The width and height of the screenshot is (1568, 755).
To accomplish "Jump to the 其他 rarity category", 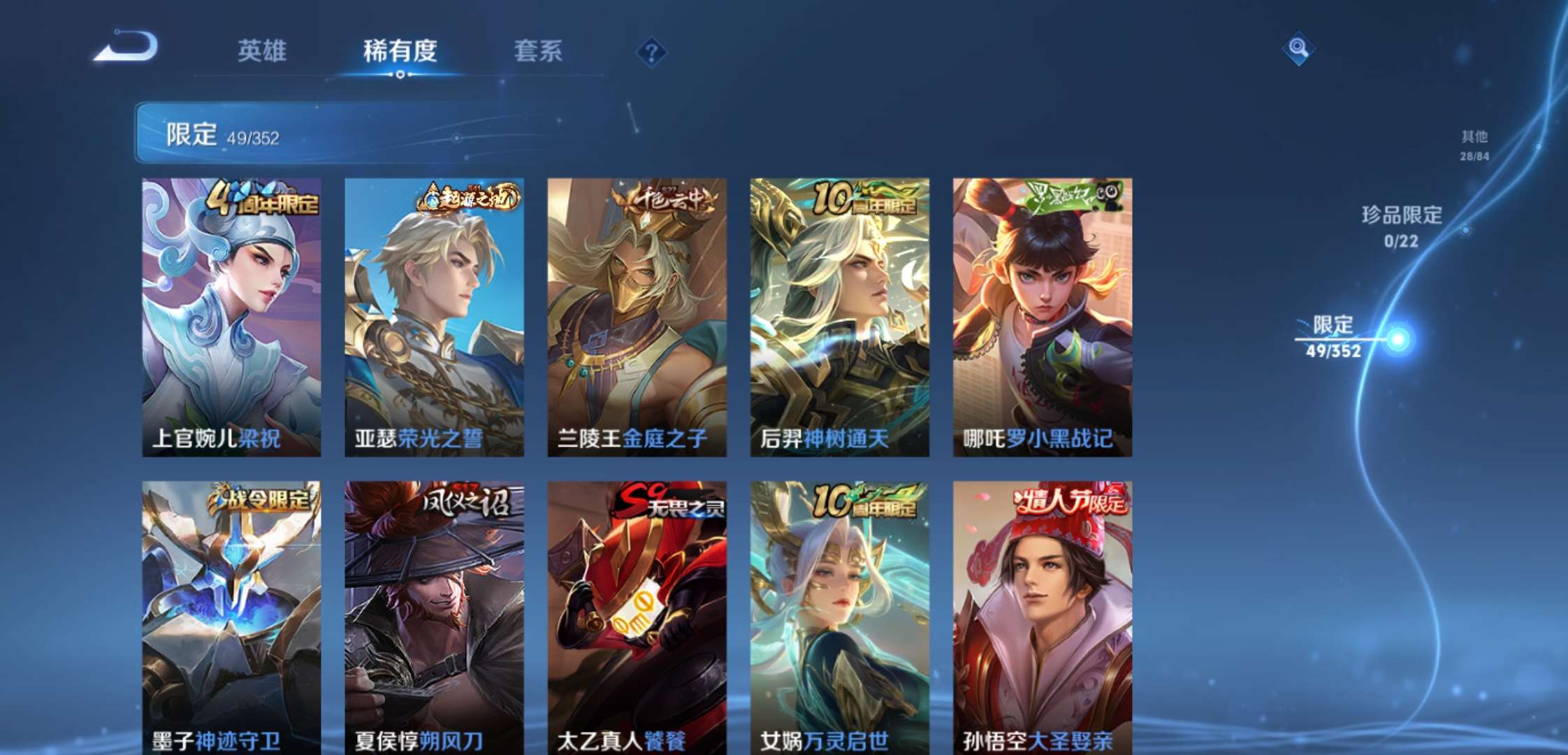I will coord(1474,145).
